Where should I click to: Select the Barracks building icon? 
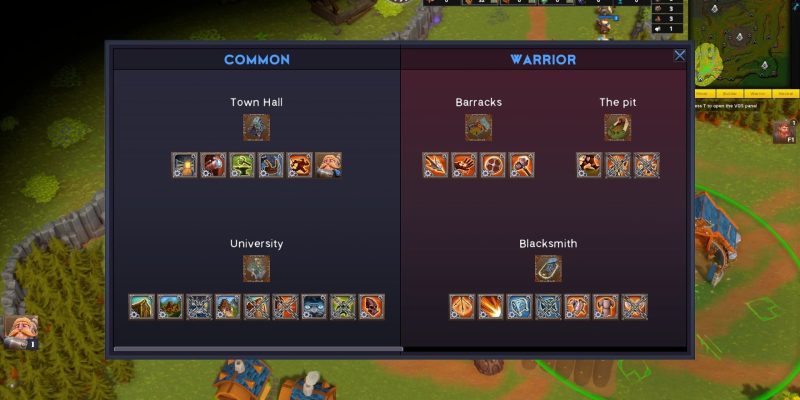coord(478,127)
